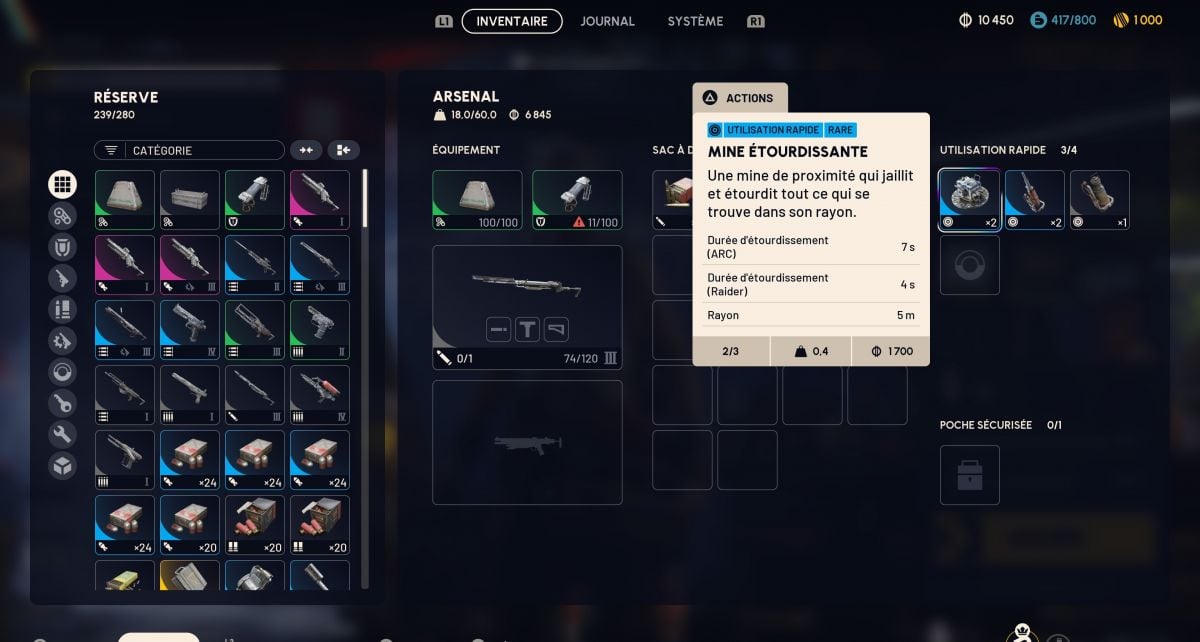Screen dimensions: 1200x642
Task: Open the Catégorie sort dropdown
Action: click(x=189, y=150)
